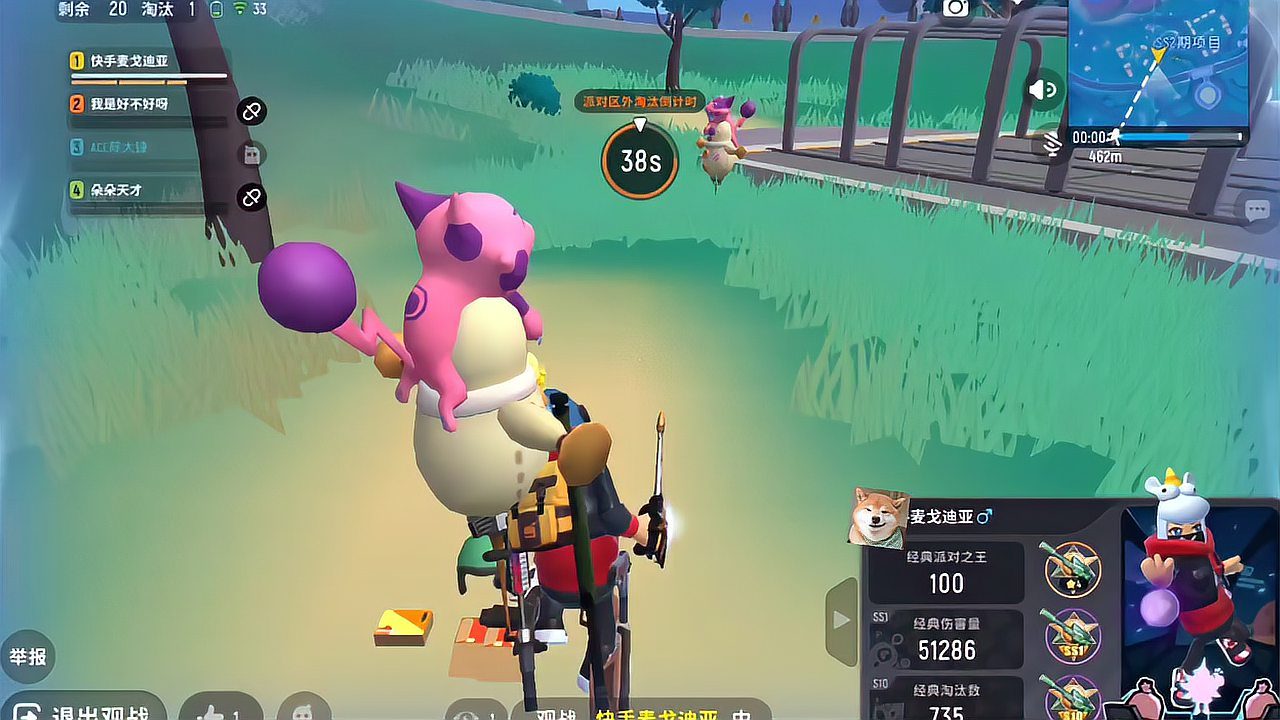
Task: Click the link icon beside 我是好不好呀
Action: pyautogui.click(x=252, y=111)
